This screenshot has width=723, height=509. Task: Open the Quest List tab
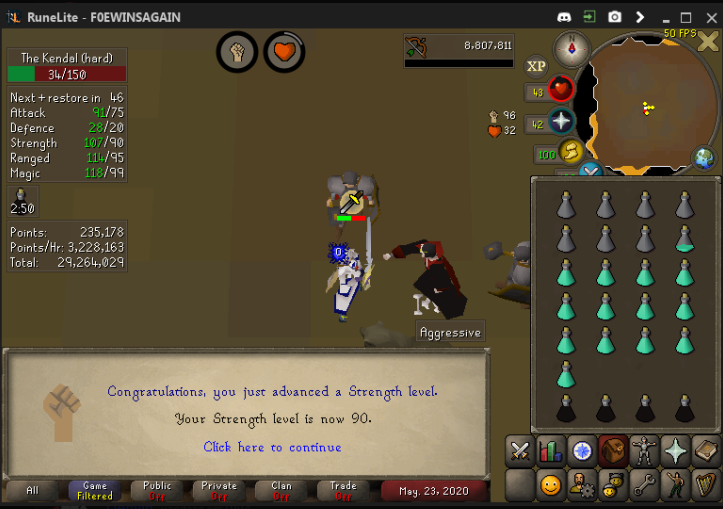[582, 451]
